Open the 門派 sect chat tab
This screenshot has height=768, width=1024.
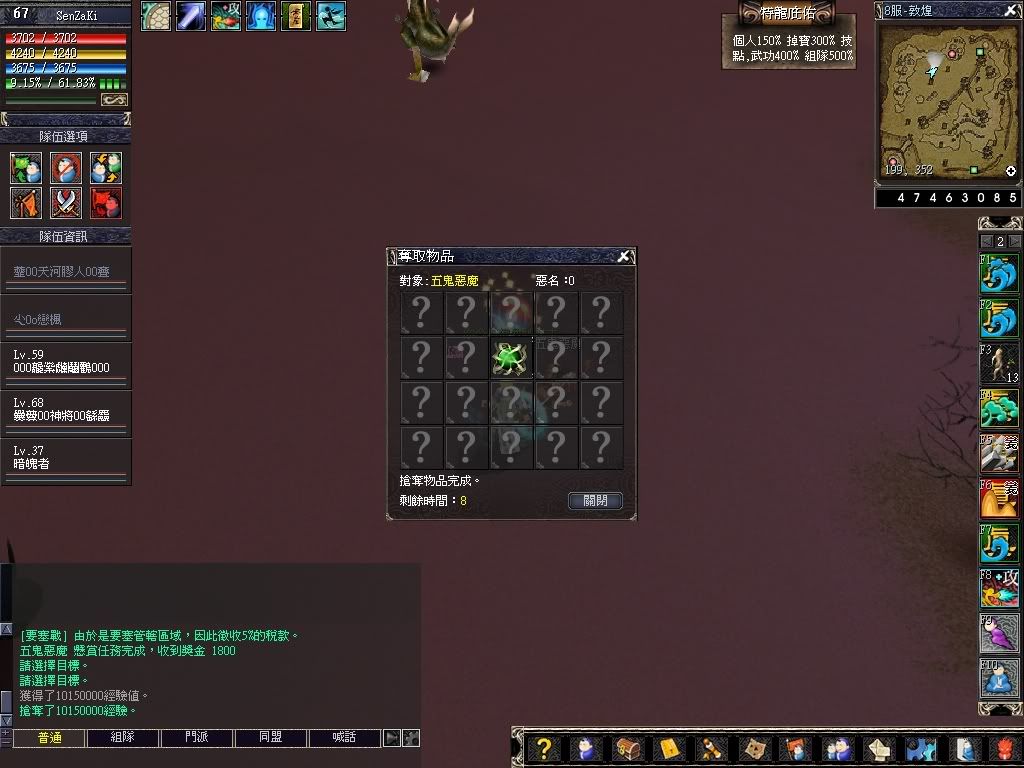click(197, 738)
